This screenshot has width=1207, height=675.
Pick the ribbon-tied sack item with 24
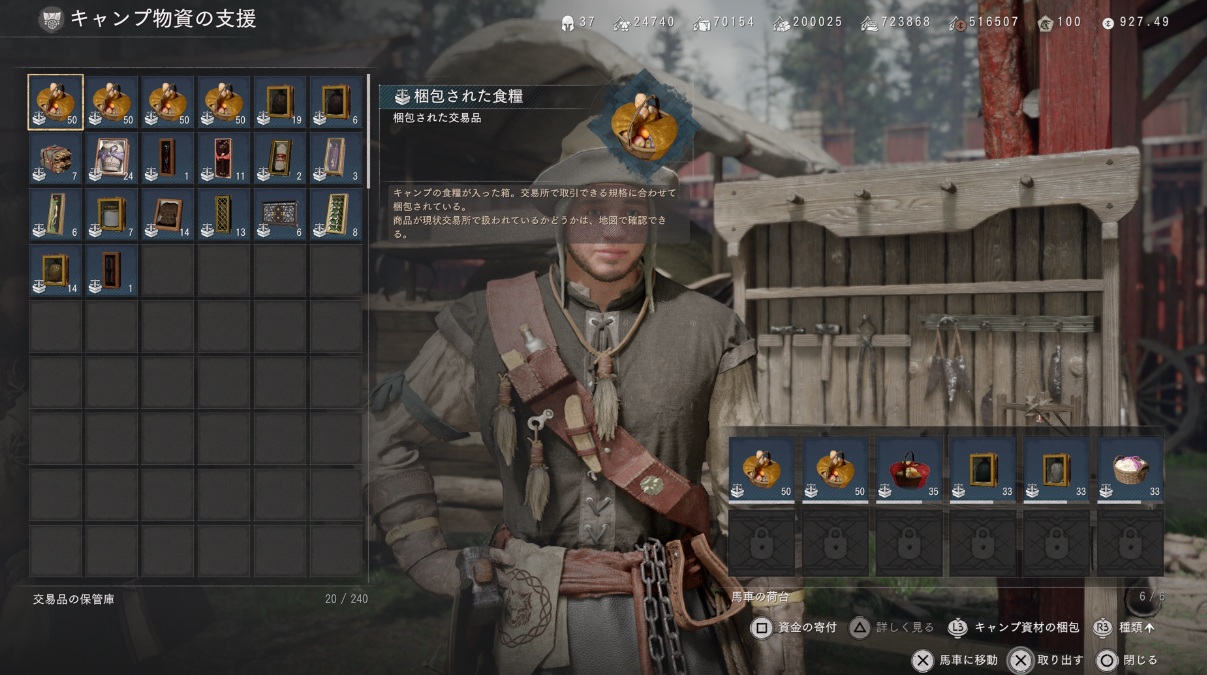pos(112,158)
